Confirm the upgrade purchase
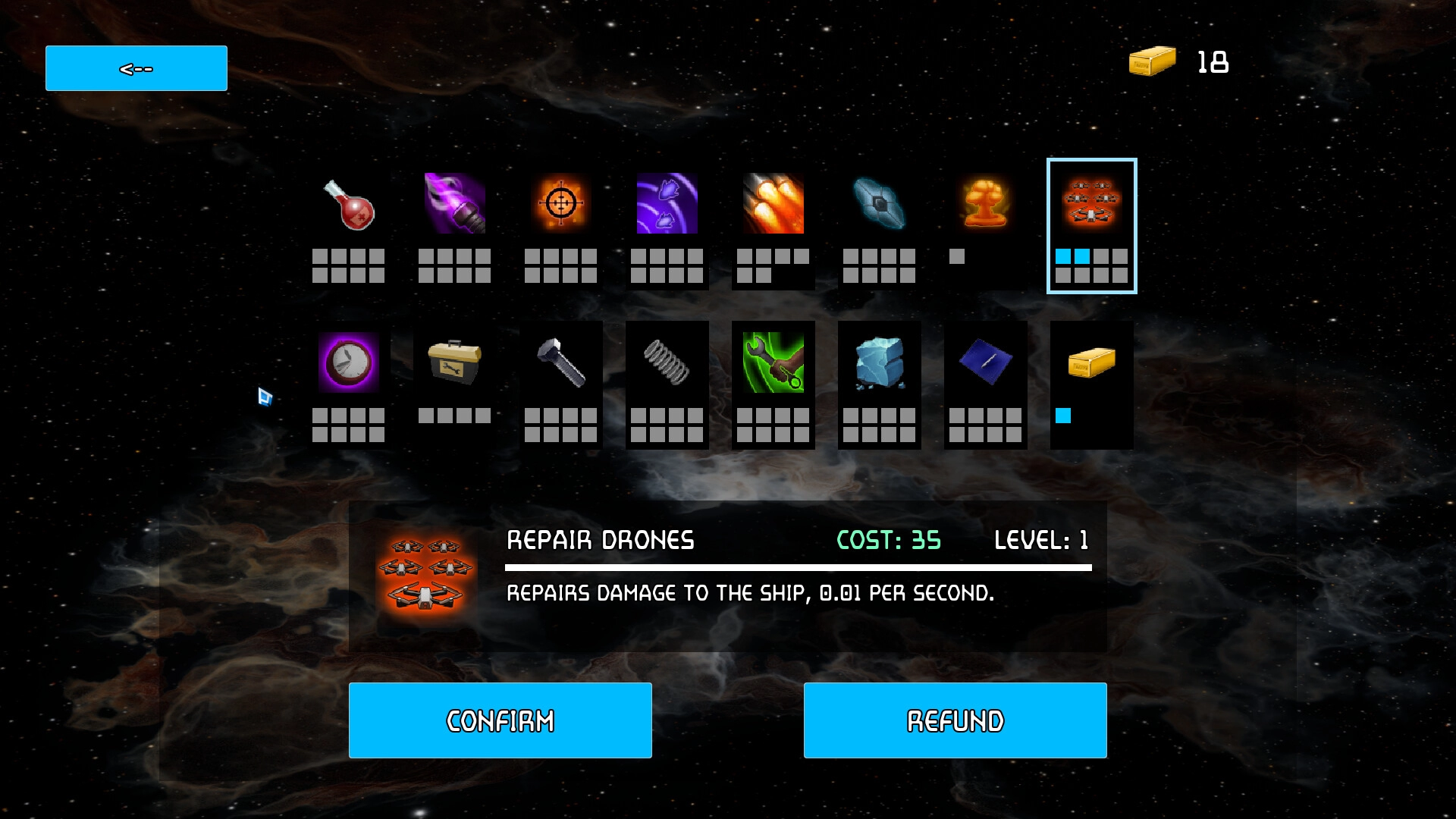Screen dimensions: 1456x819 [500, 720]
